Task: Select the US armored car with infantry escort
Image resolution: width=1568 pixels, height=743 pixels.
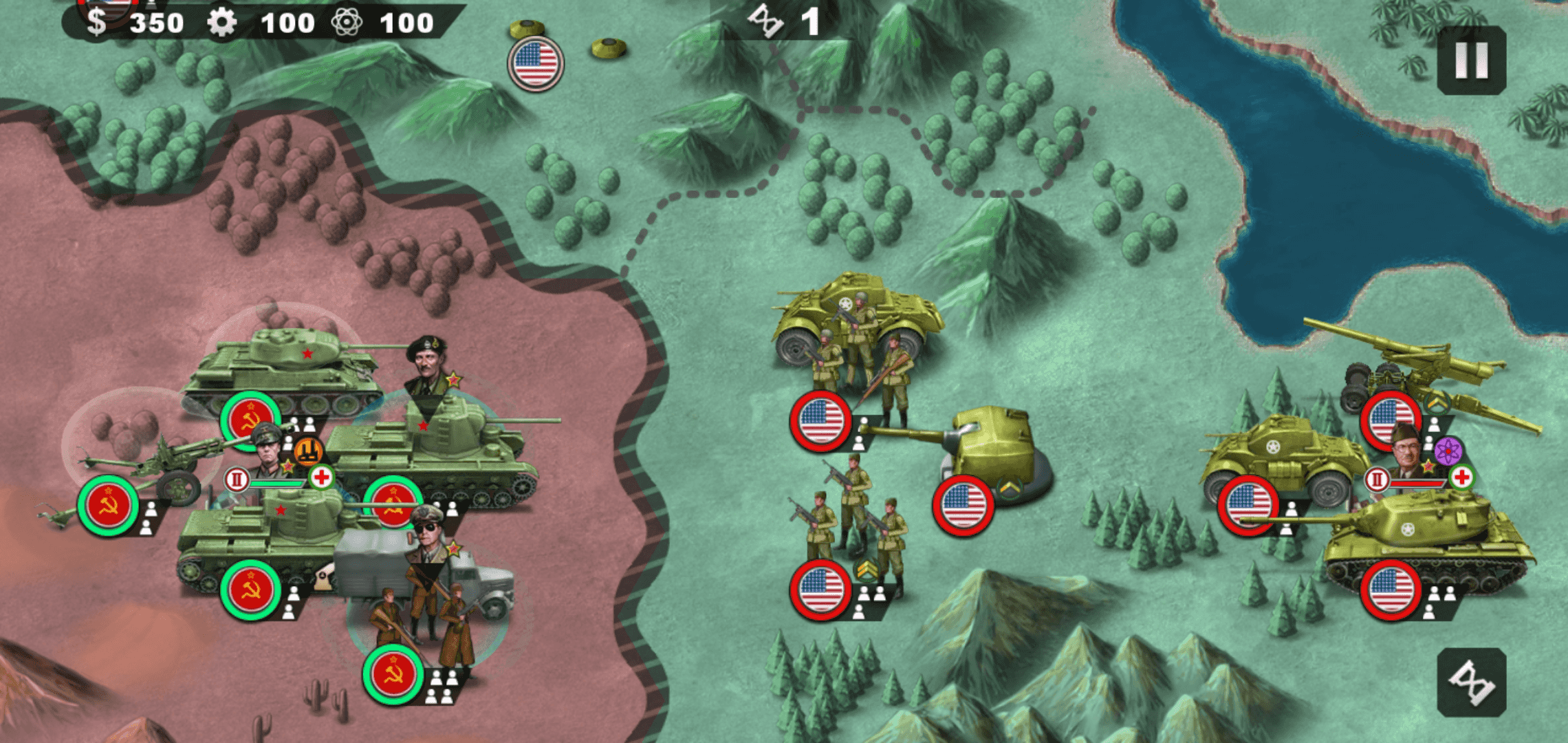Action: coord(820,420)
